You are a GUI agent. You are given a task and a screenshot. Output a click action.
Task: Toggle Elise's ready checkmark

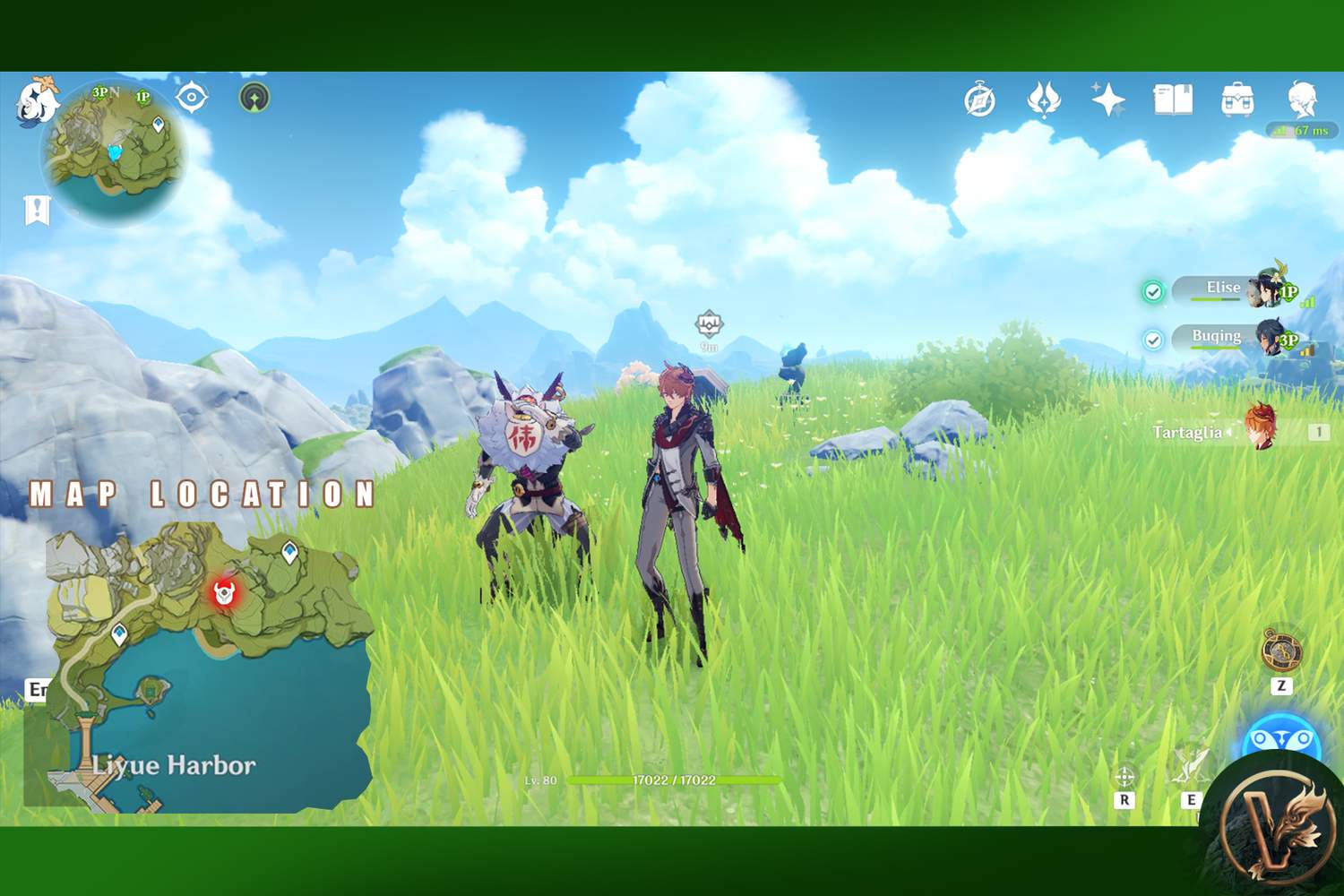[1154, 289]
